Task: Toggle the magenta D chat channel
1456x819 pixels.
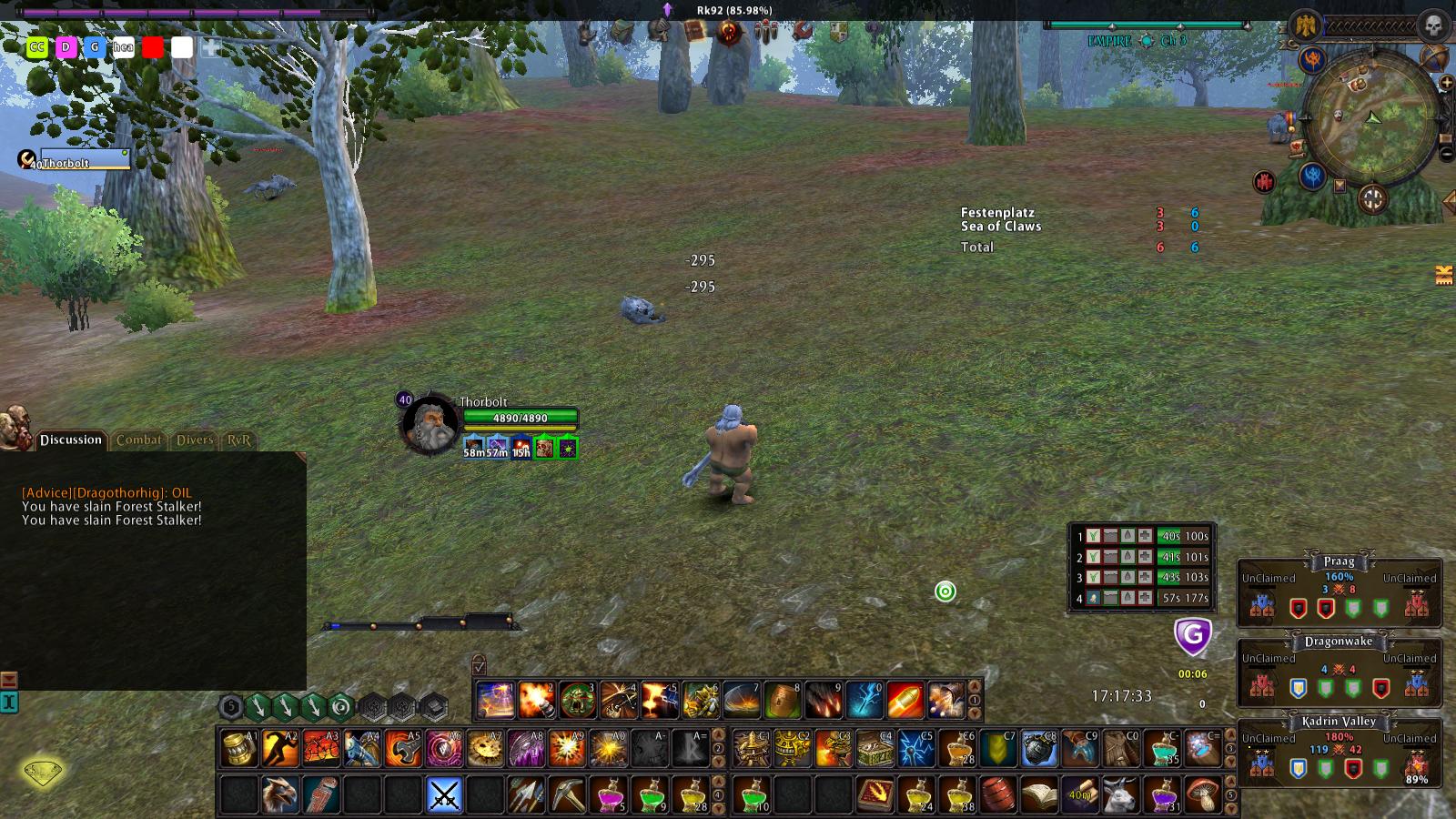Action: pyautogui.click(x=65, y=46)
